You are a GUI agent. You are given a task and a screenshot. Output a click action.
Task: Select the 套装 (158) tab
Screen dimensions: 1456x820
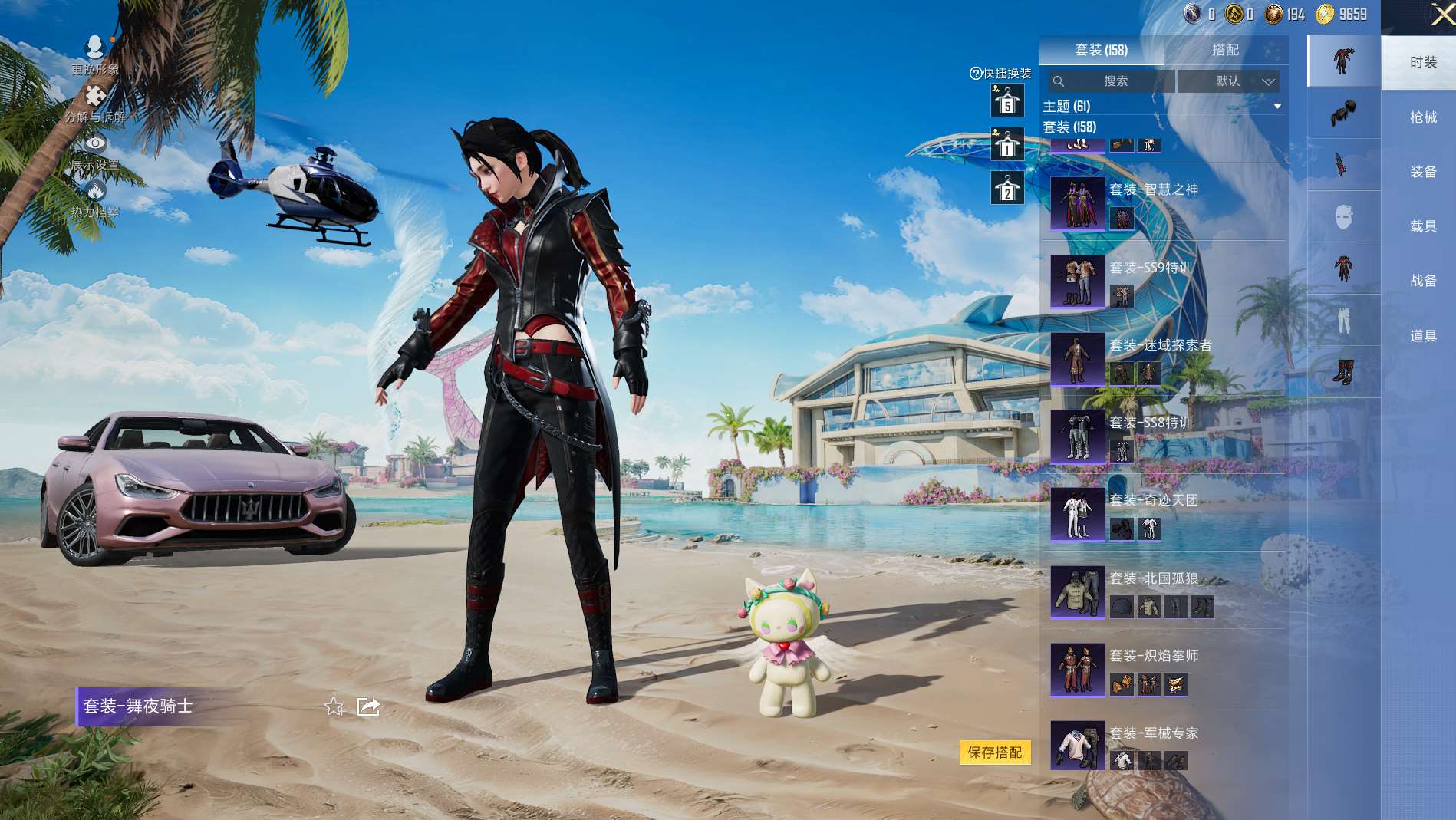[x=1101, y=50]
